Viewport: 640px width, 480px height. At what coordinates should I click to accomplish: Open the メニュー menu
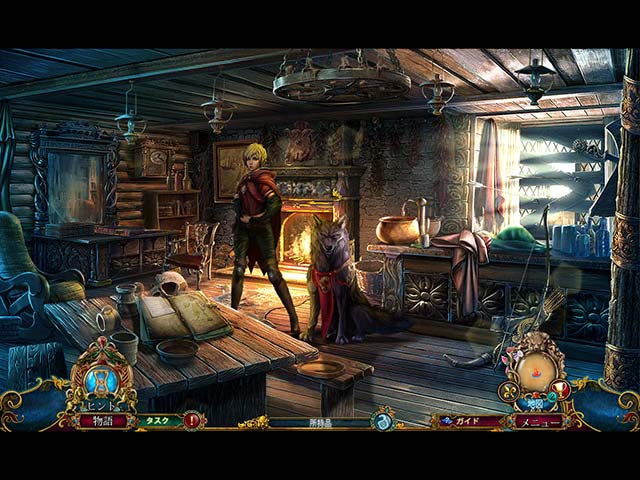tap(538, 421)
